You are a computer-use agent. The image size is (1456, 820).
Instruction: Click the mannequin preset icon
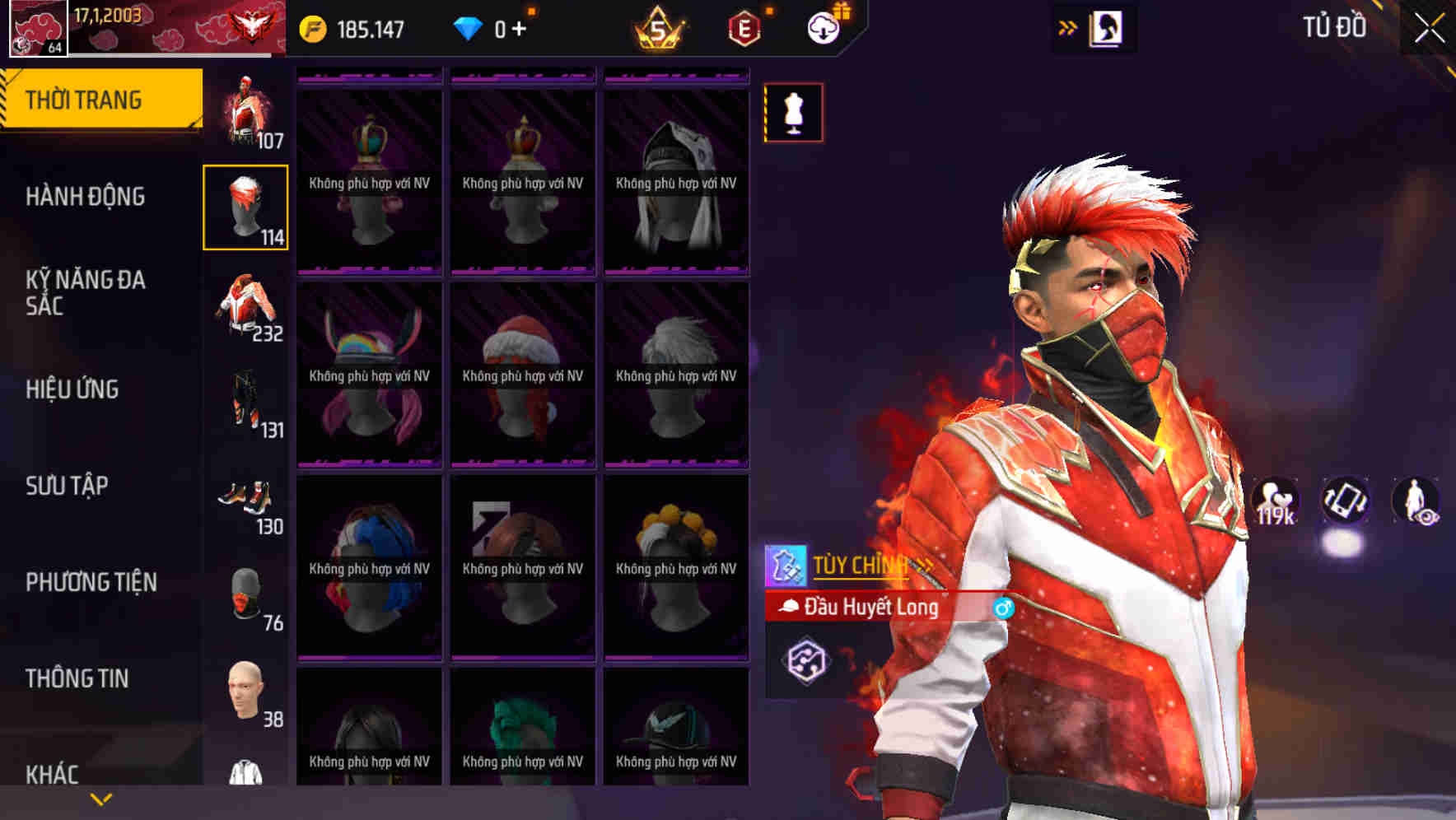pos(793,113)
